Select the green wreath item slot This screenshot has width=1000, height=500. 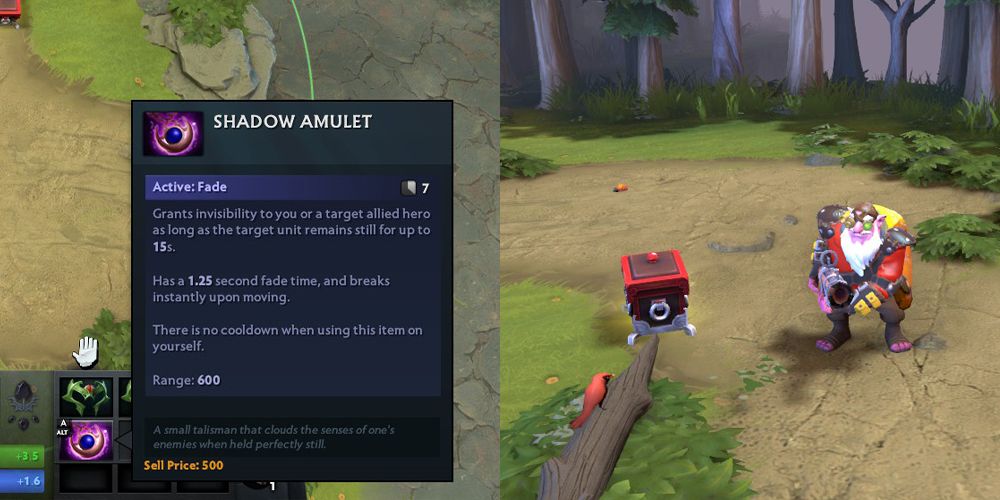coord(85,395)
